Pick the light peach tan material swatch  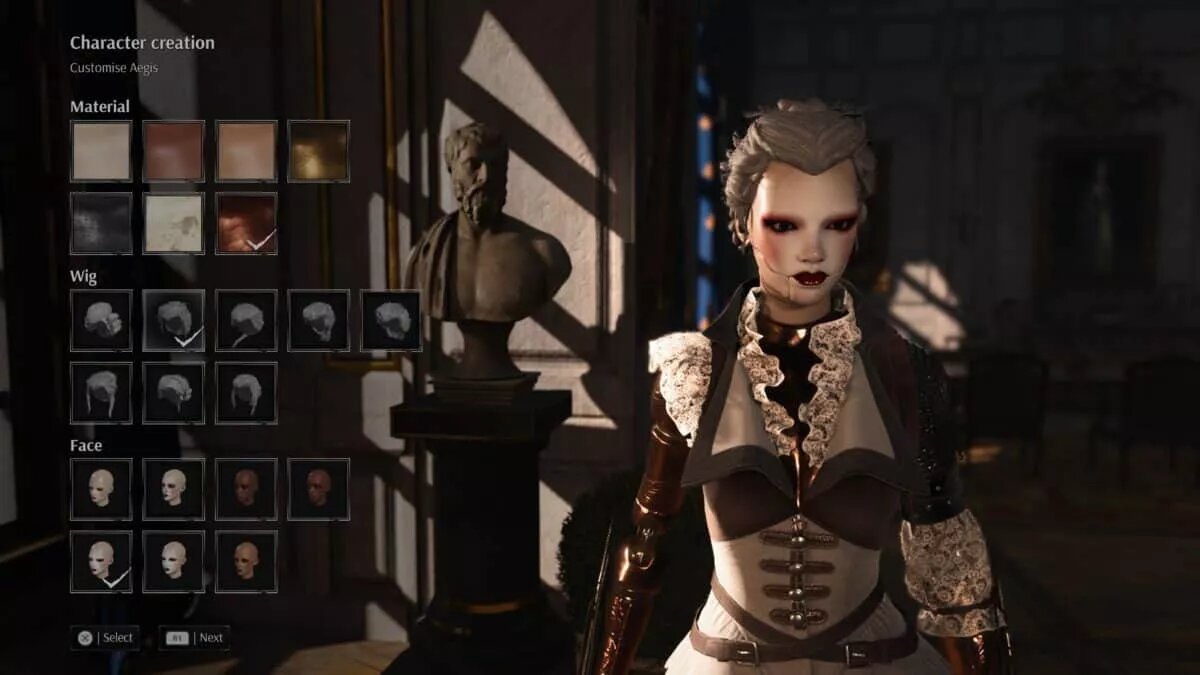point(246,151)
